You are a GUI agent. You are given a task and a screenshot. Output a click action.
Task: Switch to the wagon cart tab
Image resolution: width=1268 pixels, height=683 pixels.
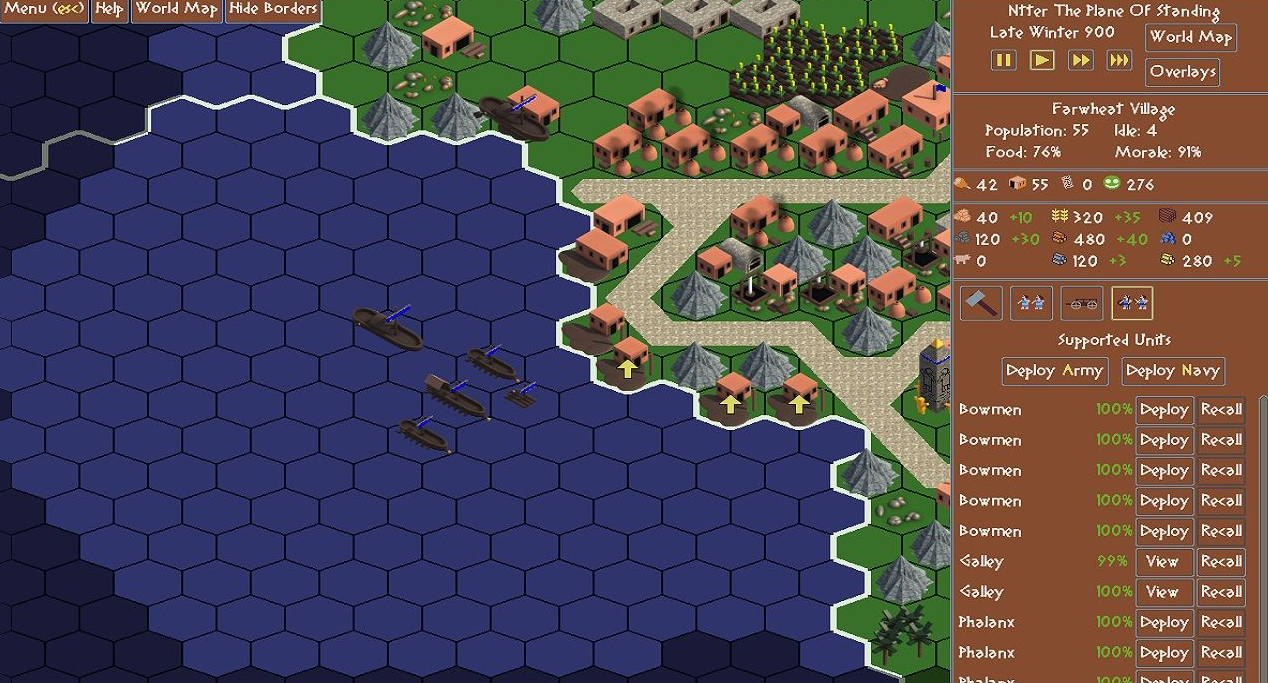pyautogui.click(x=1081, y=303)
